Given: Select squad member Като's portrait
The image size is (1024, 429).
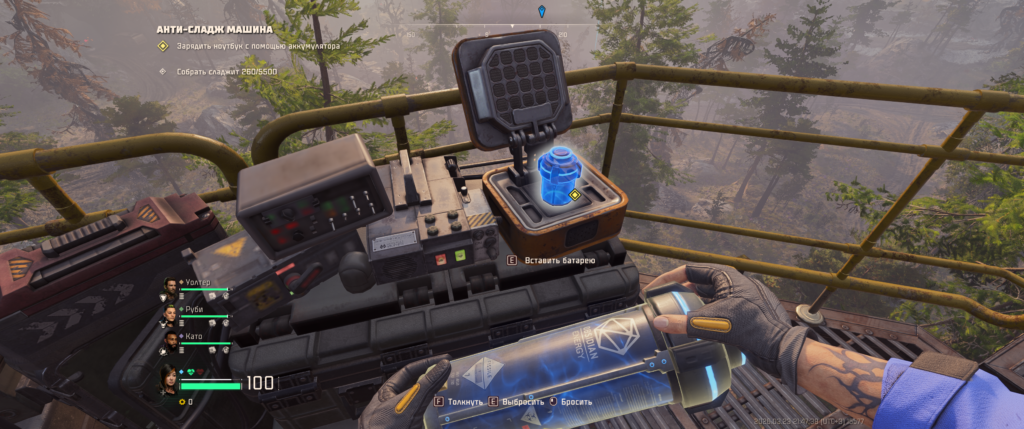Looking at the screenshot, I should (170, 339).
